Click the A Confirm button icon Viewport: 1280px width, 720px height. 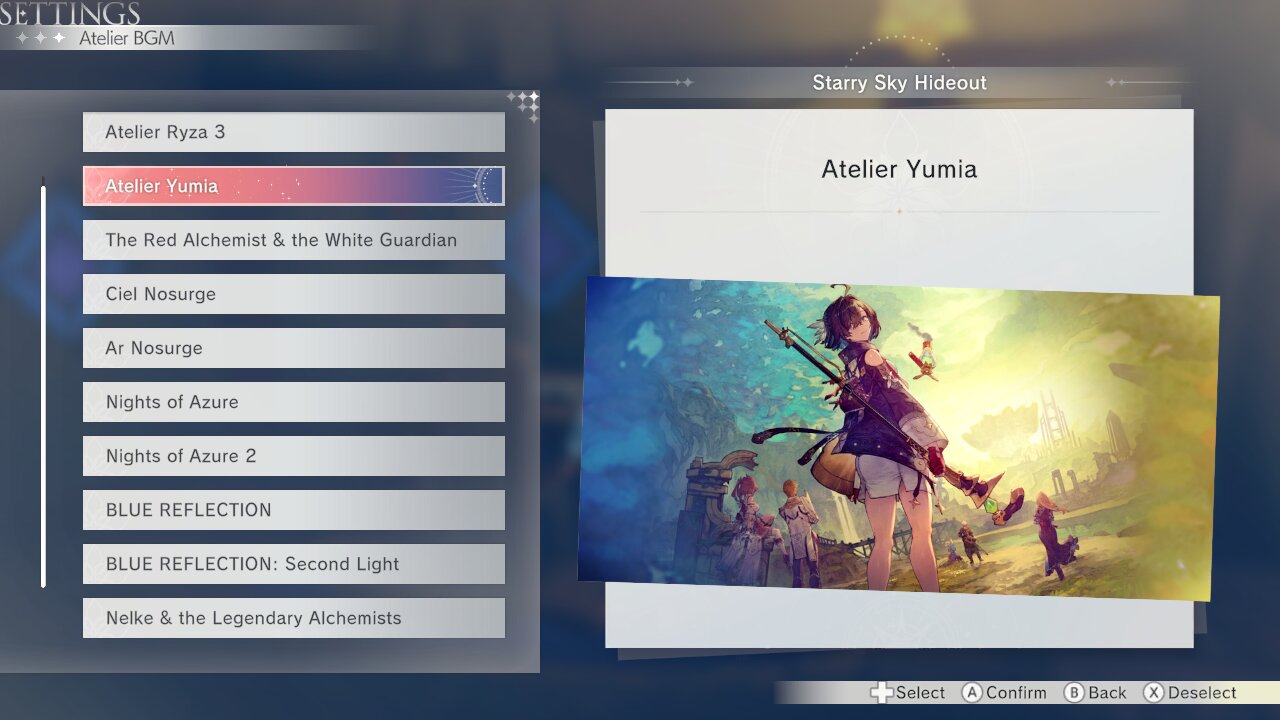pos(974,692)
